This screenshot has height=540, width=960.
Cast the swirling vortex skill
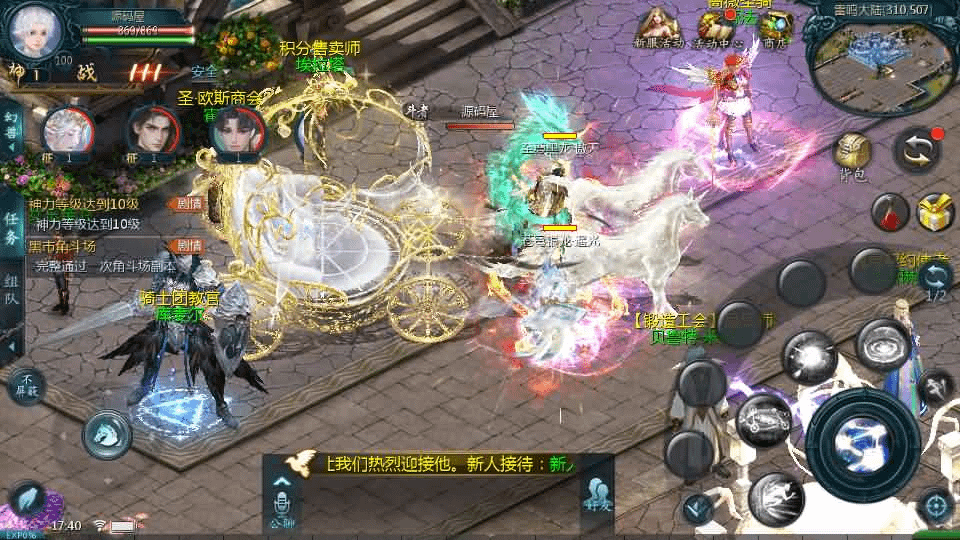pyautogui.click(x=883, y=345)
